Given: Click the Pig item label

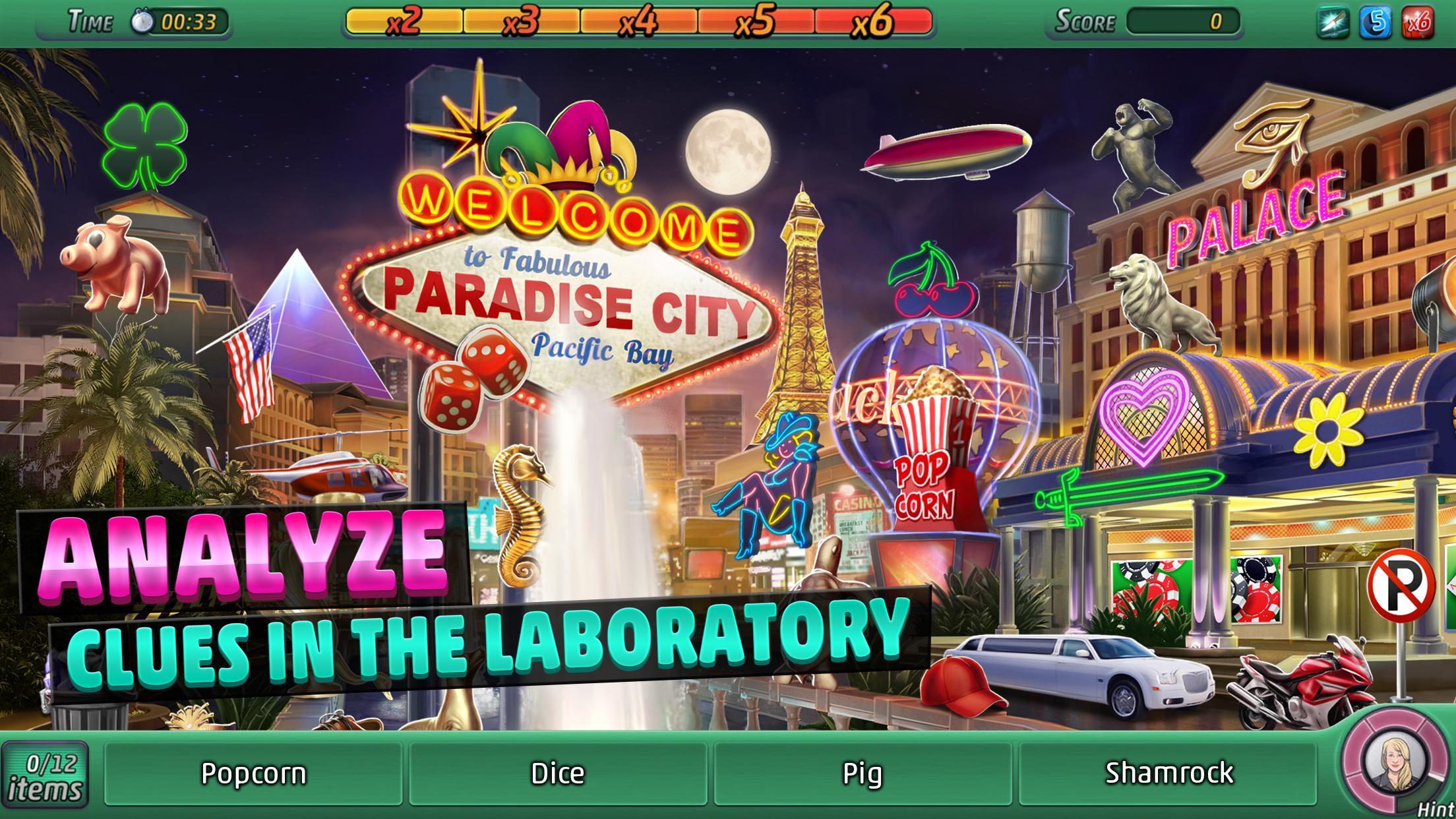Looking at the screenshot, I should click(x=864, y=772).
